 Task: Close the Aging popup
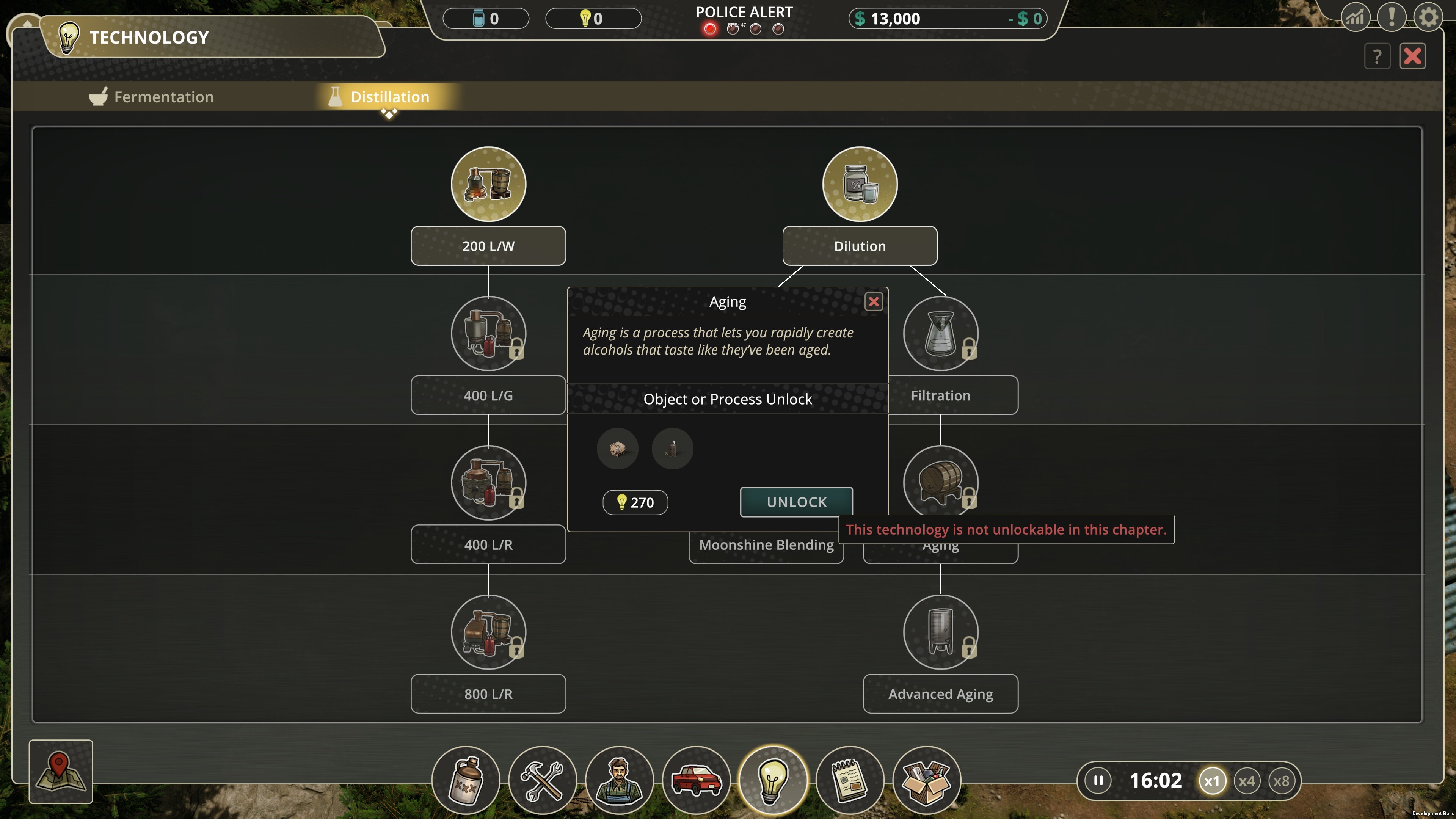tap(873, 302)
